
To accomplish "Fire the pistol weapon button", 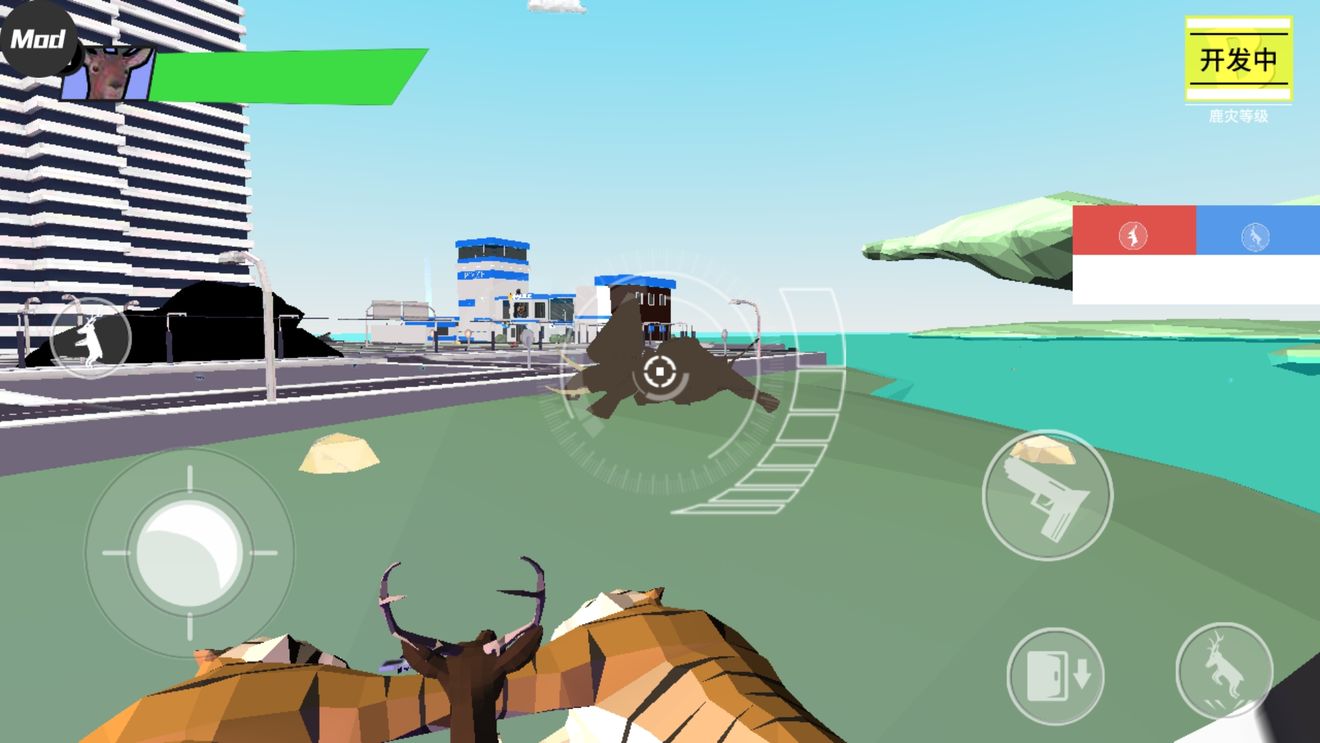I will click(x=1047, y=495).
